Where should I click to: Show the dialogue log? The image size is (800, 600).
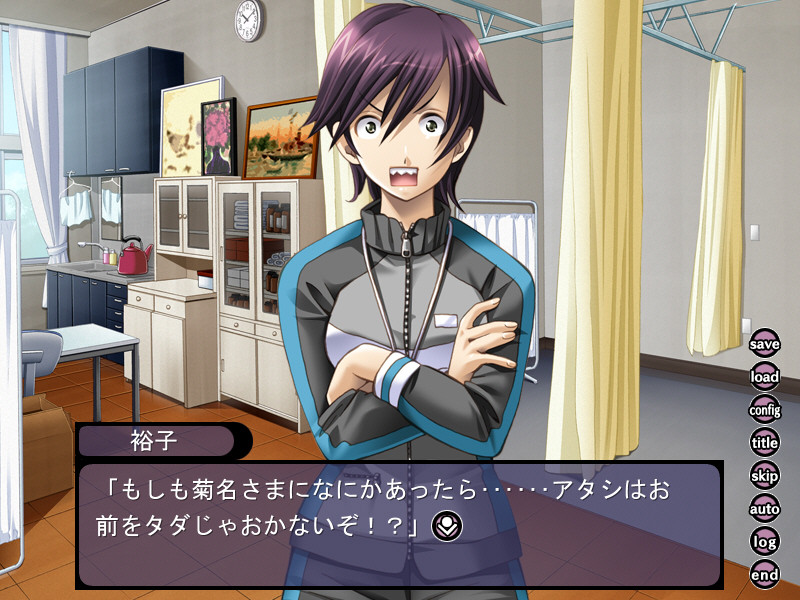point(765,541)
